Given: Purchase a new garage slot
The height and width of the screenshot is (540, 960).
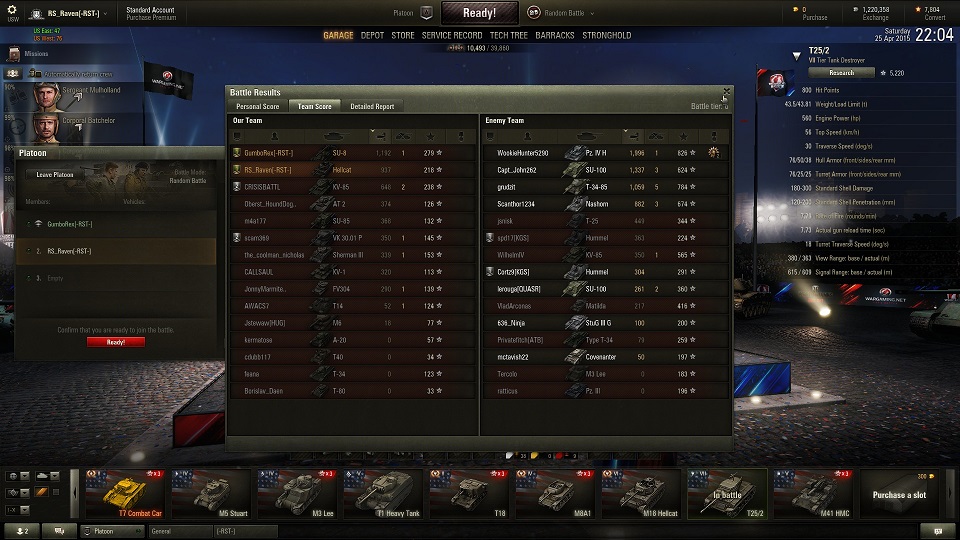Looking at the screenshot, I should [x=899, y=494].
